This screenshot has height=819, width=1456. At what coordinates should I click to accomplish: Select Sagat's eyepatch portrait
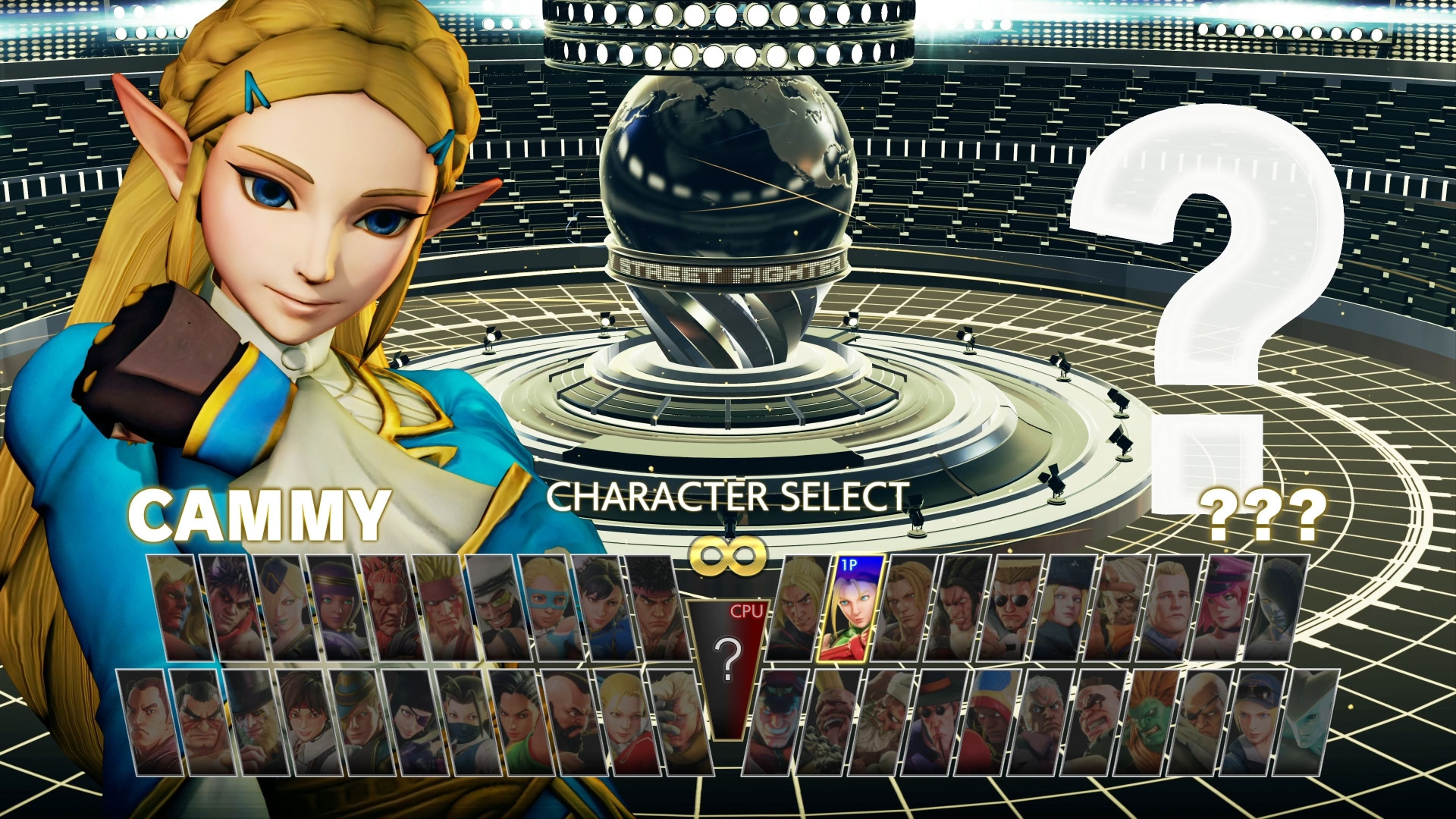pos(1205,720)
